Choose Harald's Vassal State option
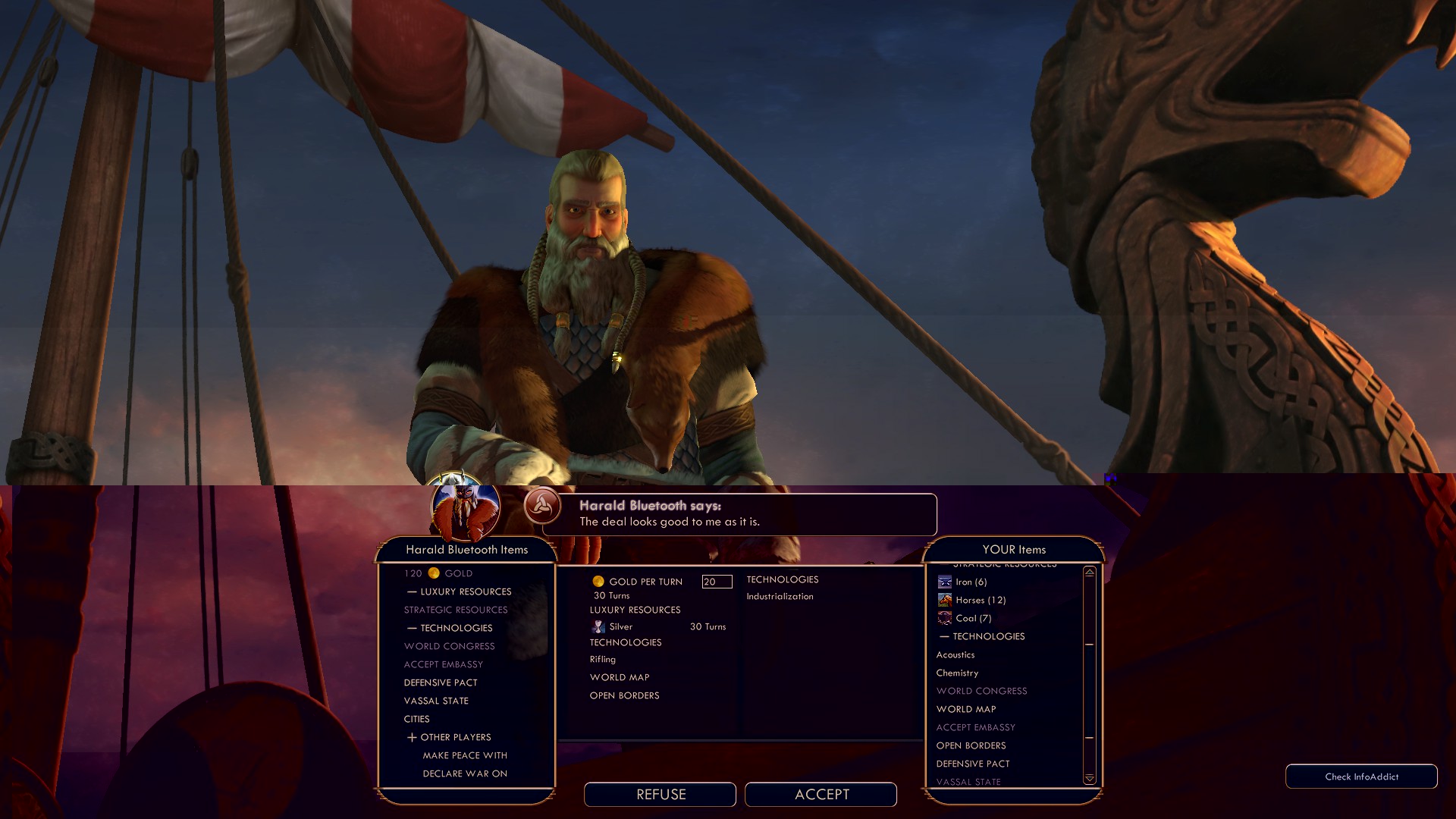 pos(436,701)
